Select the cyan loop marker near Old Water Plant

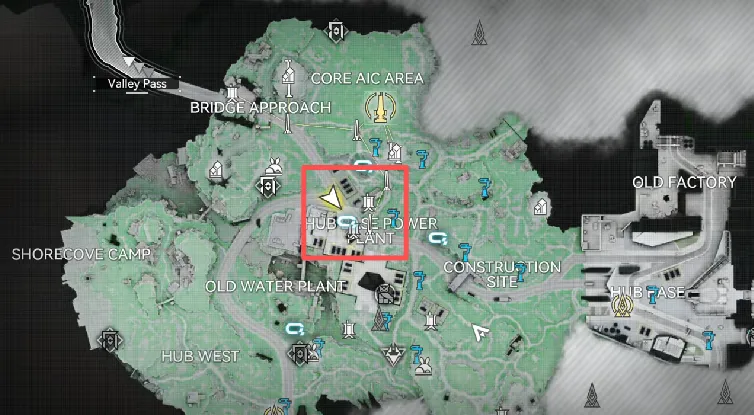(296, 328)
